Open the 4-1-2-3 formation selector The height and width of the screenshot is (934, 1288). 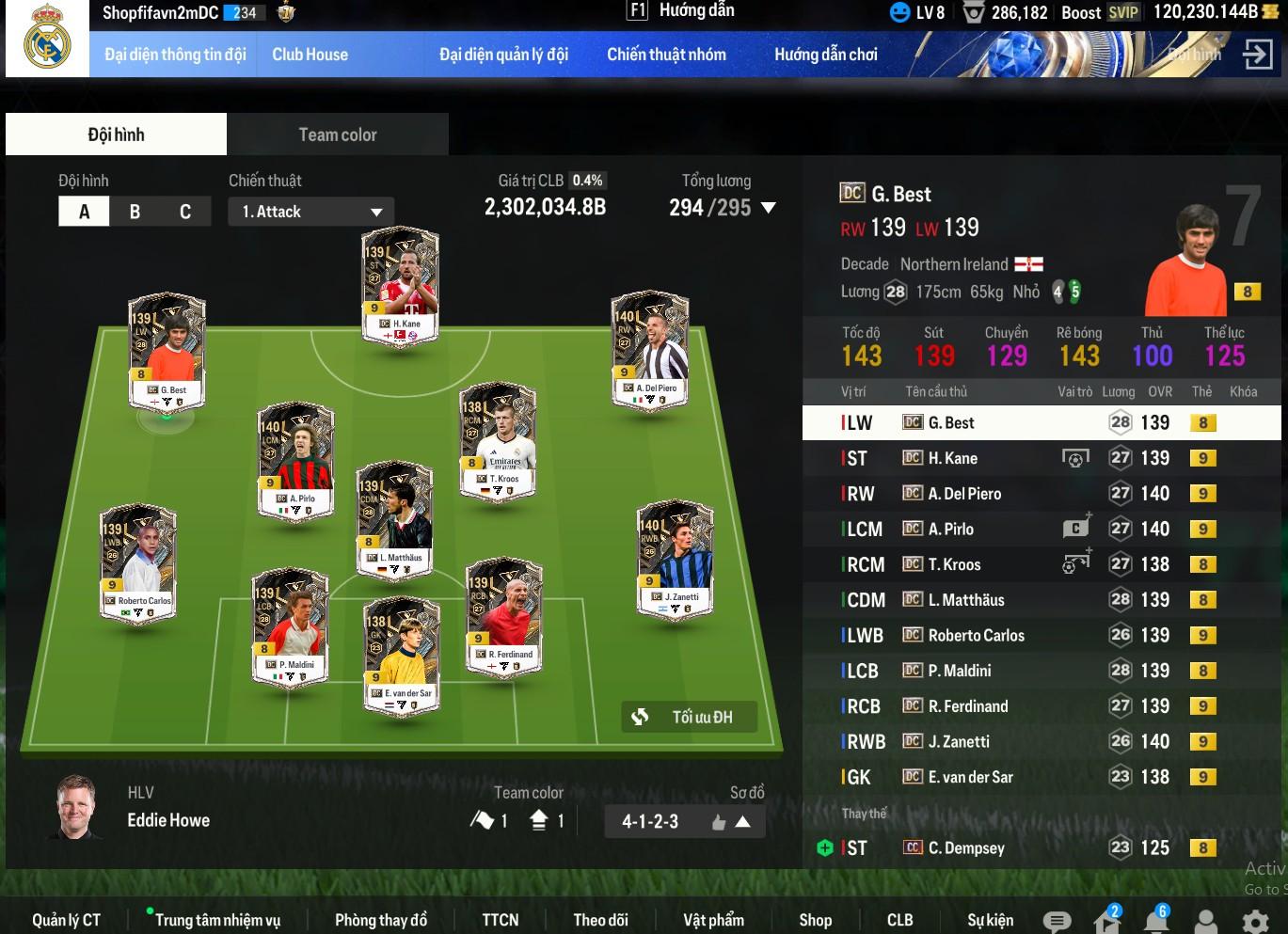684,821
